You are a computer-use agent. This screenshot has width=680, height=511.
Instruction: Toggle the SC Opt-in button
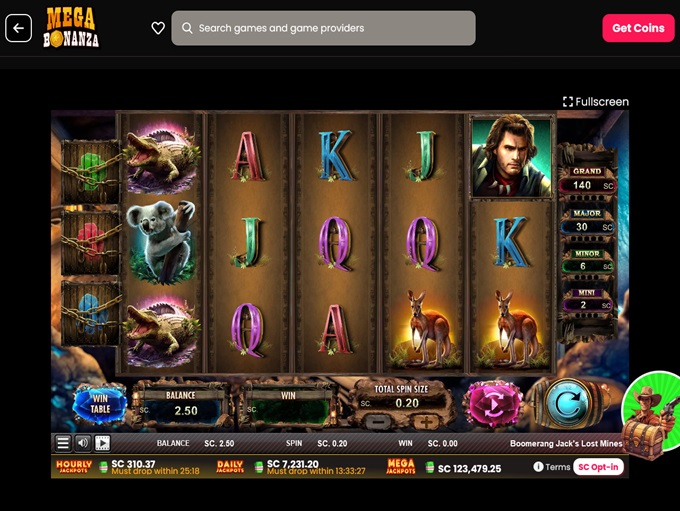click(599, 467)
